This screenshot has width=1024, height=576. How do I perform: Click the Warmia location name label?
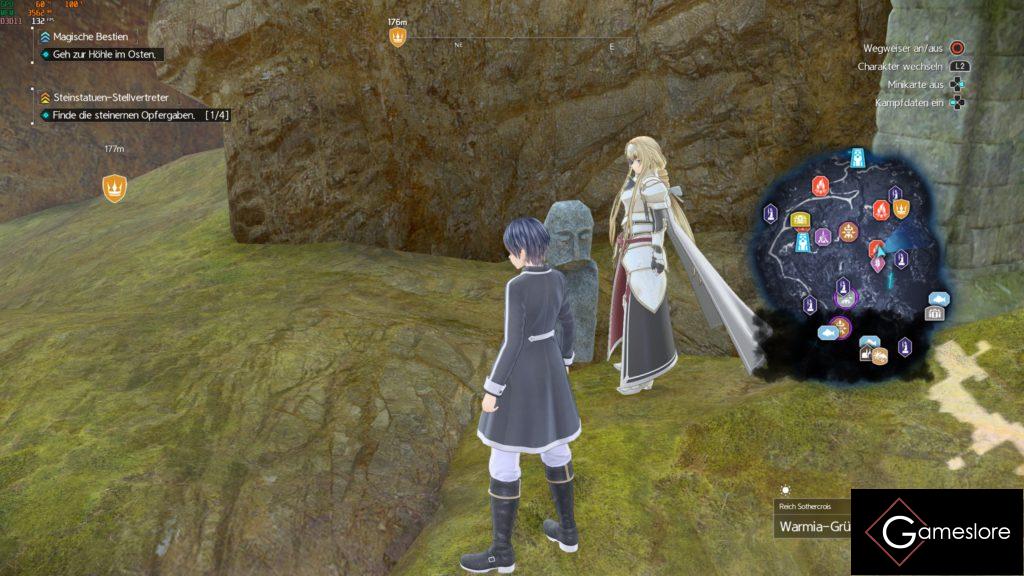pos(813,527)
